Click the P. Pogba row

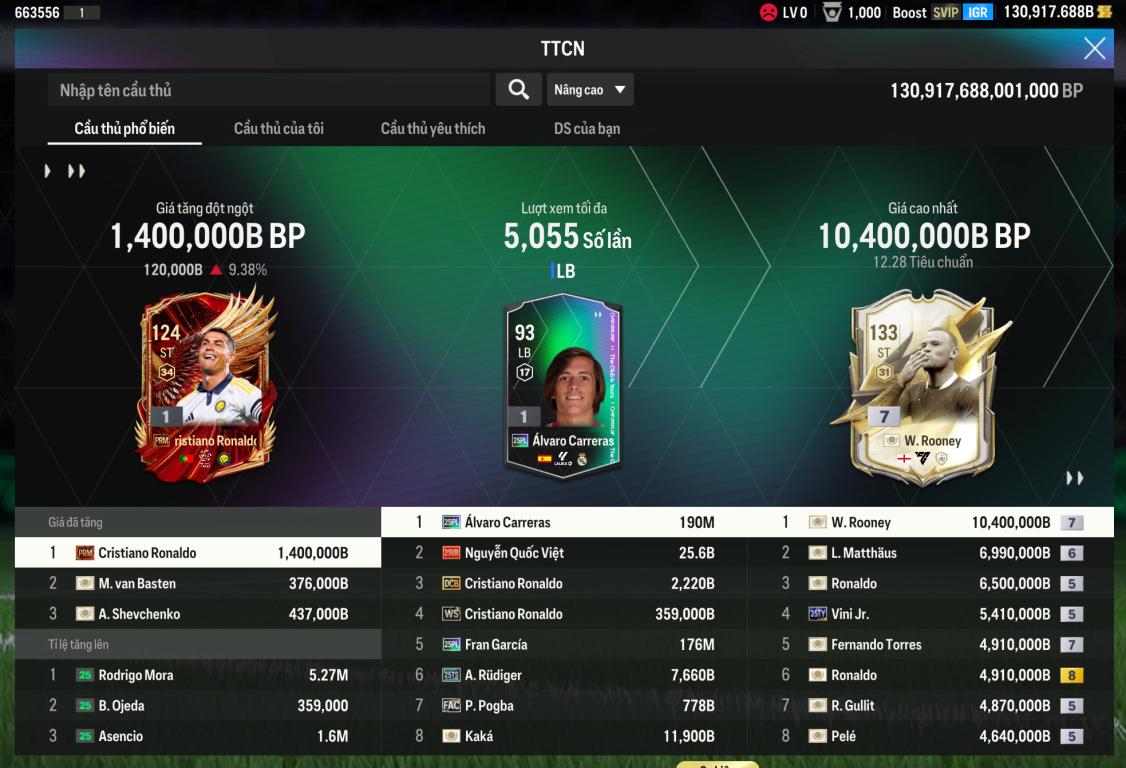click(565, 706)
